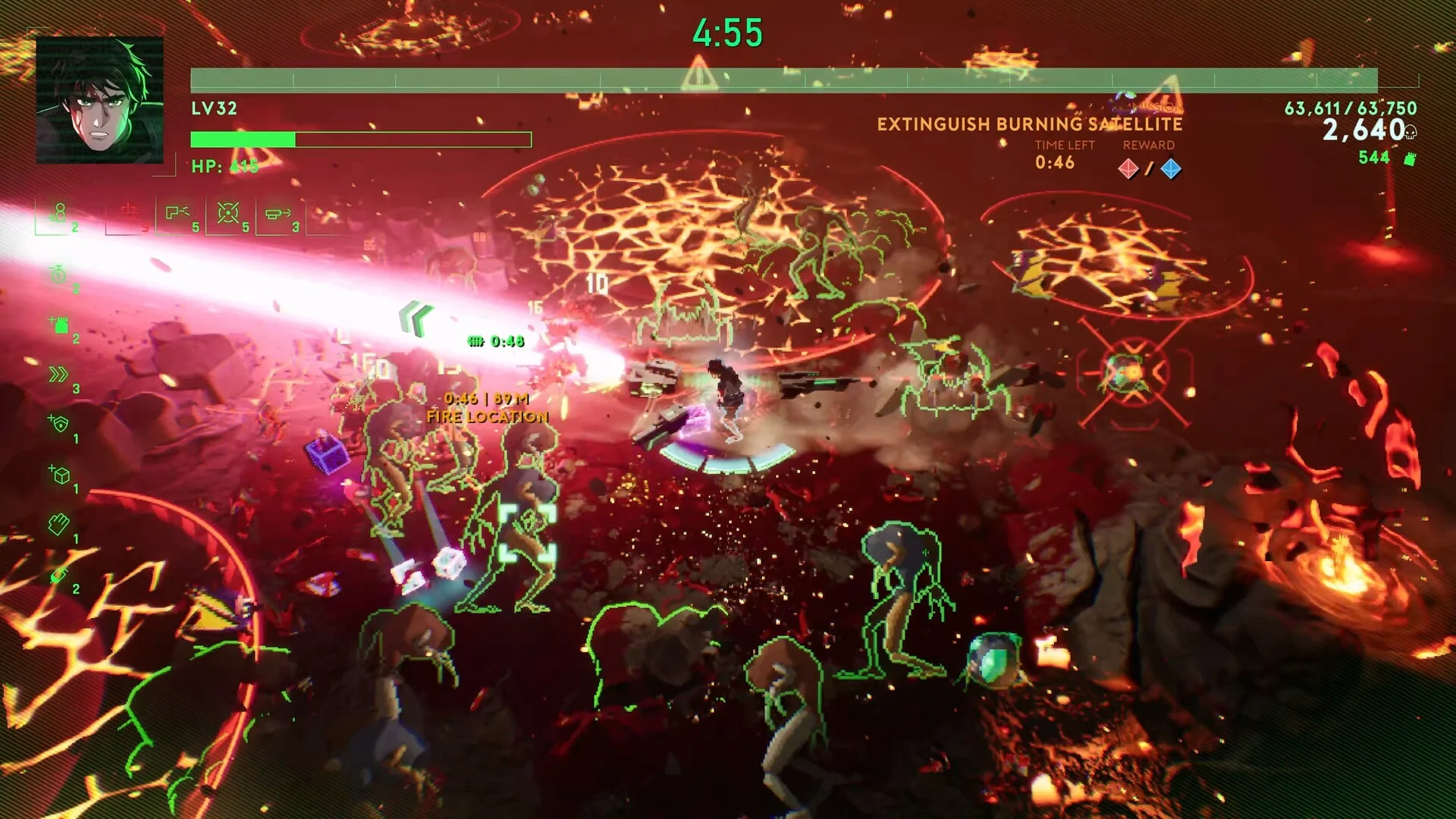The width and height of the screenshot is (1456, 819).
Task: Select the shield-plus passive upgrade icon
Action: [59, 424]
